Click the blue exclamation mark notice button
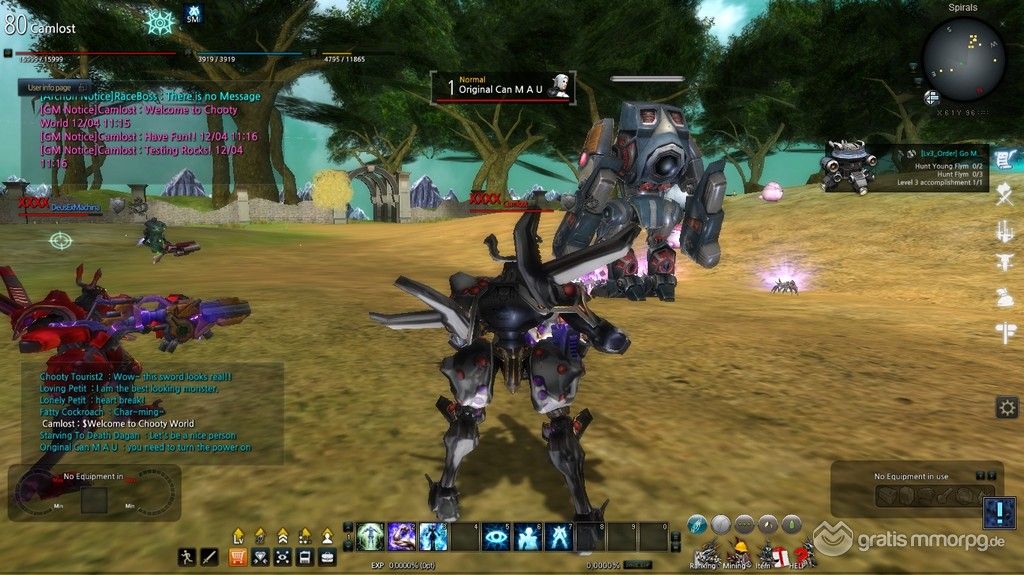The height and width of the screenshot is (575, 1024). tap(999, 514)
